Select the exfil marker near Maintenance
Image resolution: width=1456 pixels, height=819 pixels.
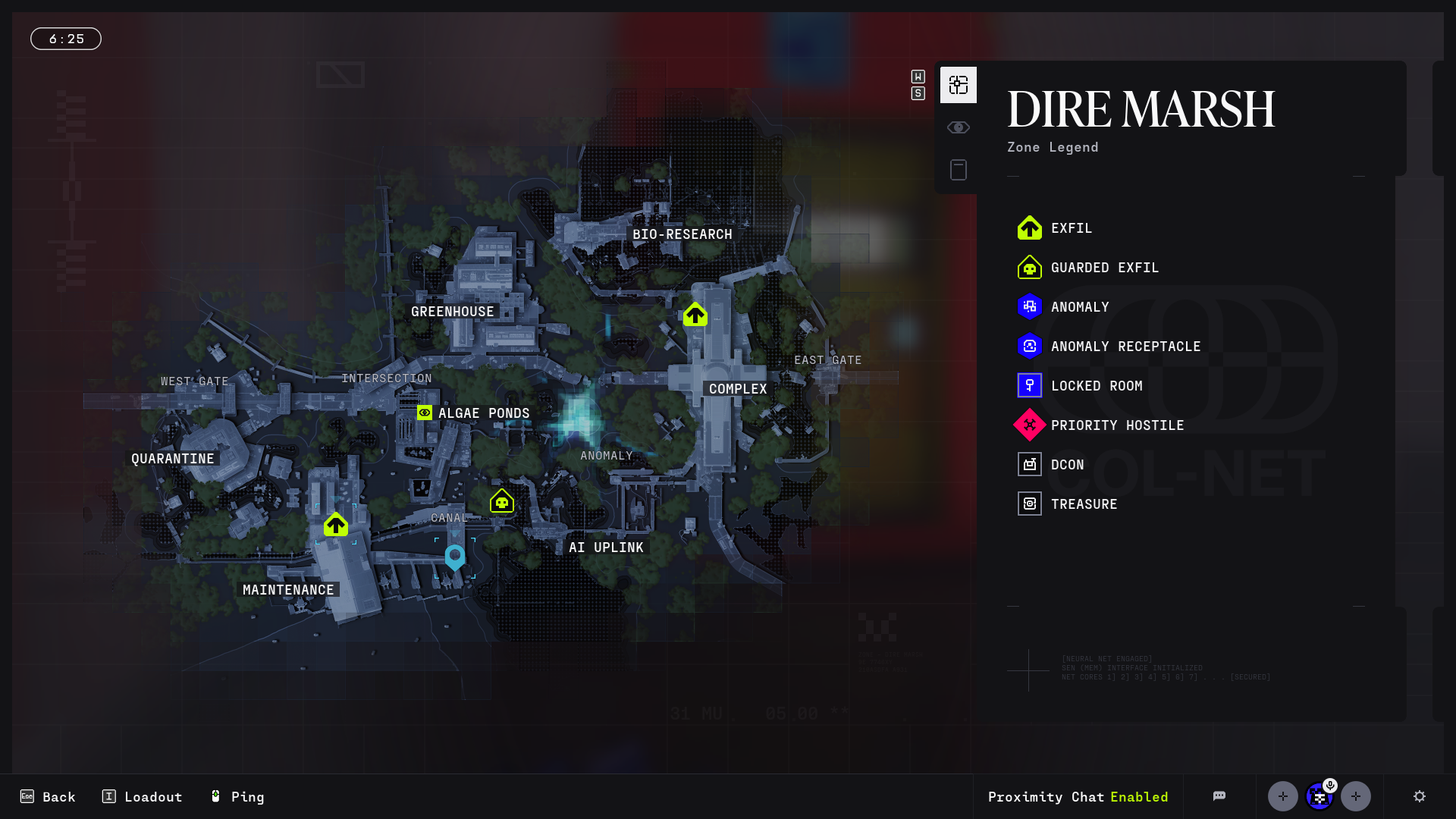click(x=336, y=525)
